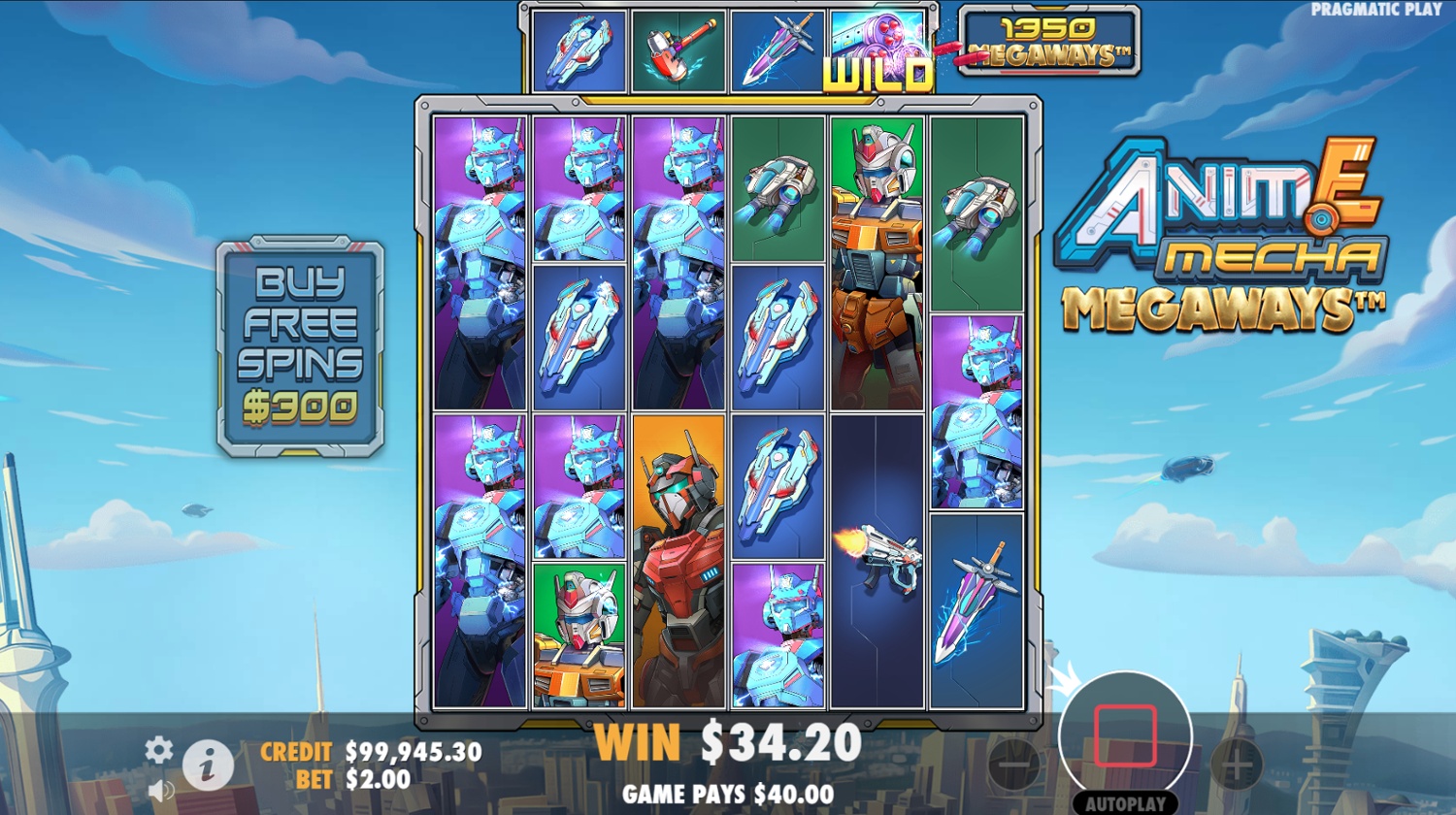Decrease the bet with the minus button
Viewport: 1456px width, 815px height.
(1014, 765)
